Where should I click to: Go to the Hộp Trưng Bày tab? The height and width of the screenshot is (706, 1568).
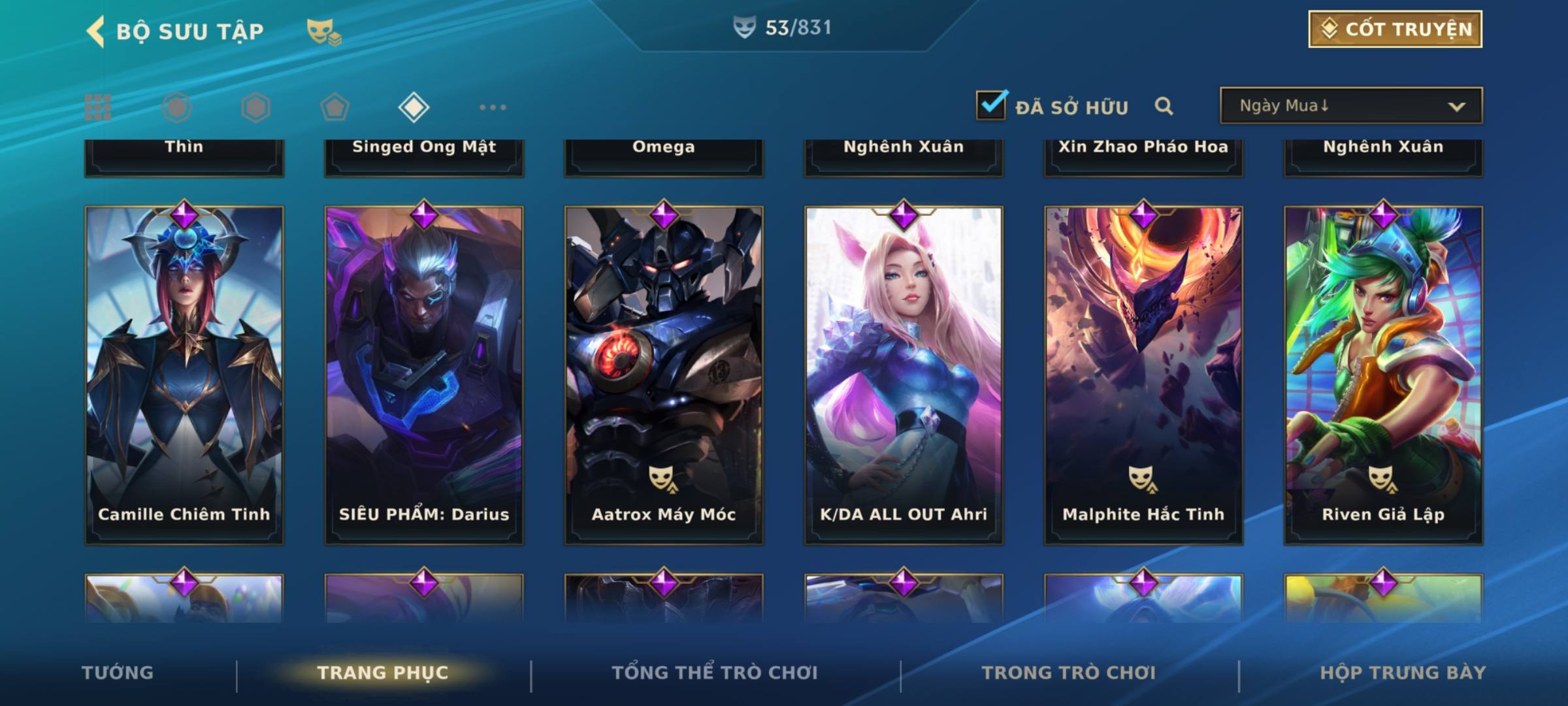(1403, 673)
